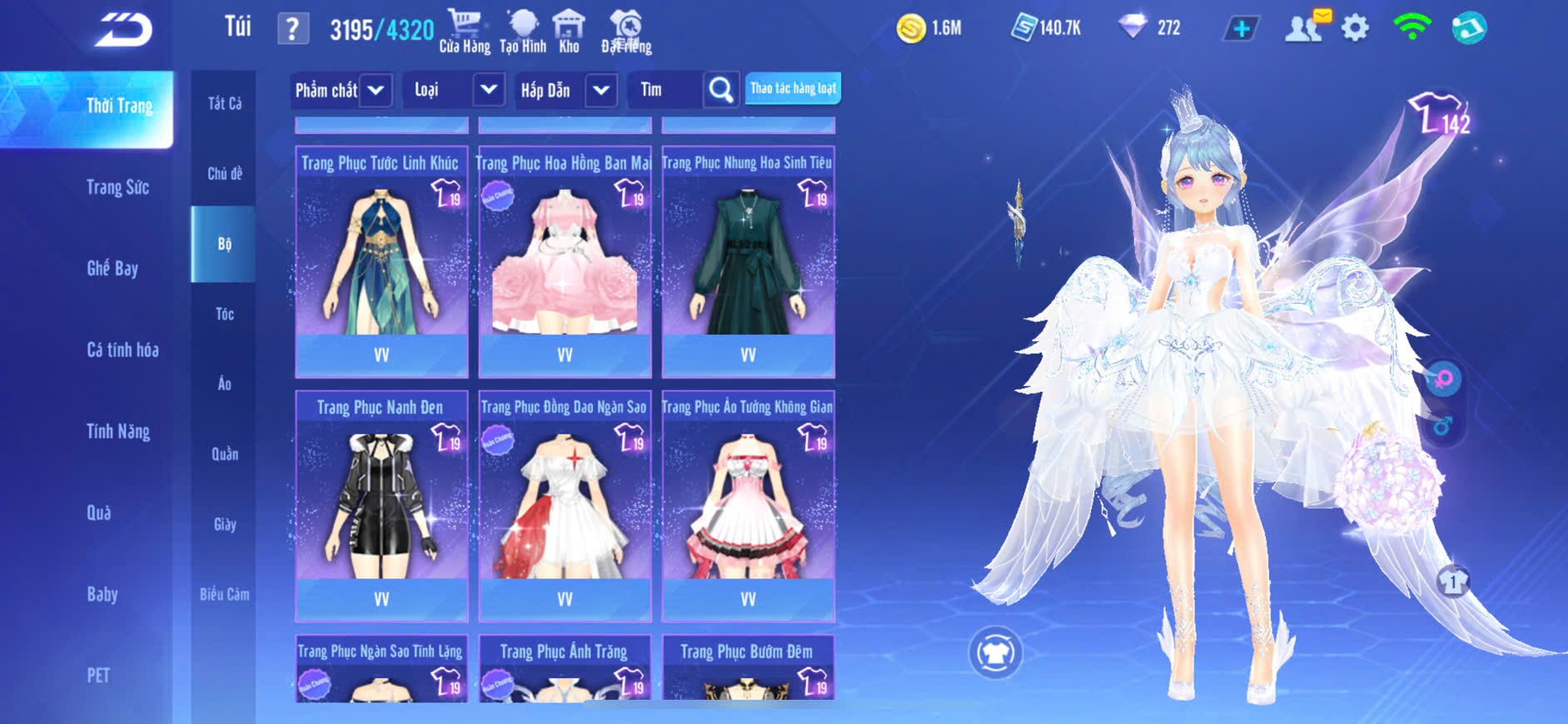1568x724 pixels.
Task: Open the Tạo Hình menu
Action: 523,31
